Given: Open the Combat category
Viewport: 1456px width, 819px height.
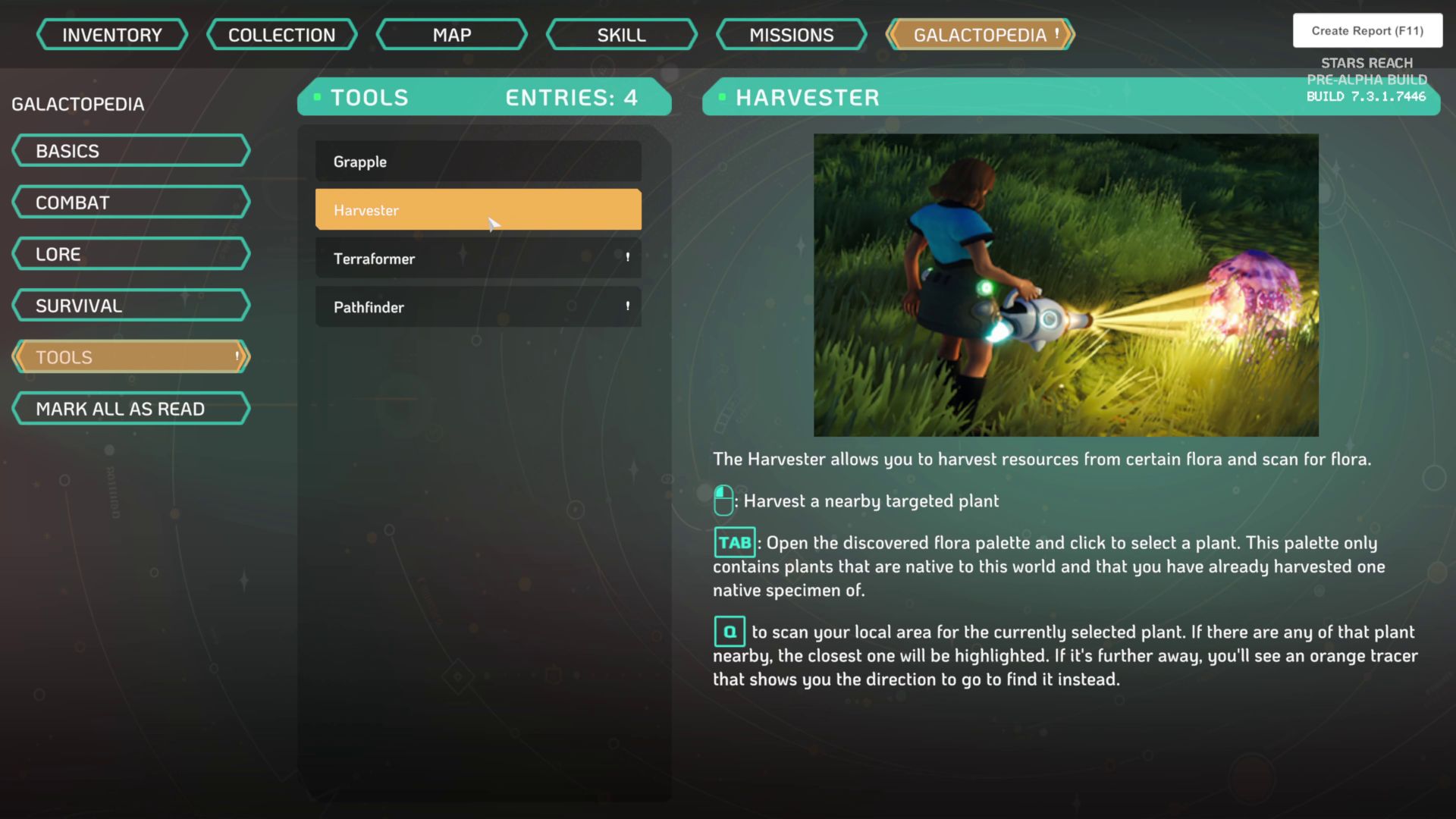Looking at the screenshot, I should [x=130, y=202].
